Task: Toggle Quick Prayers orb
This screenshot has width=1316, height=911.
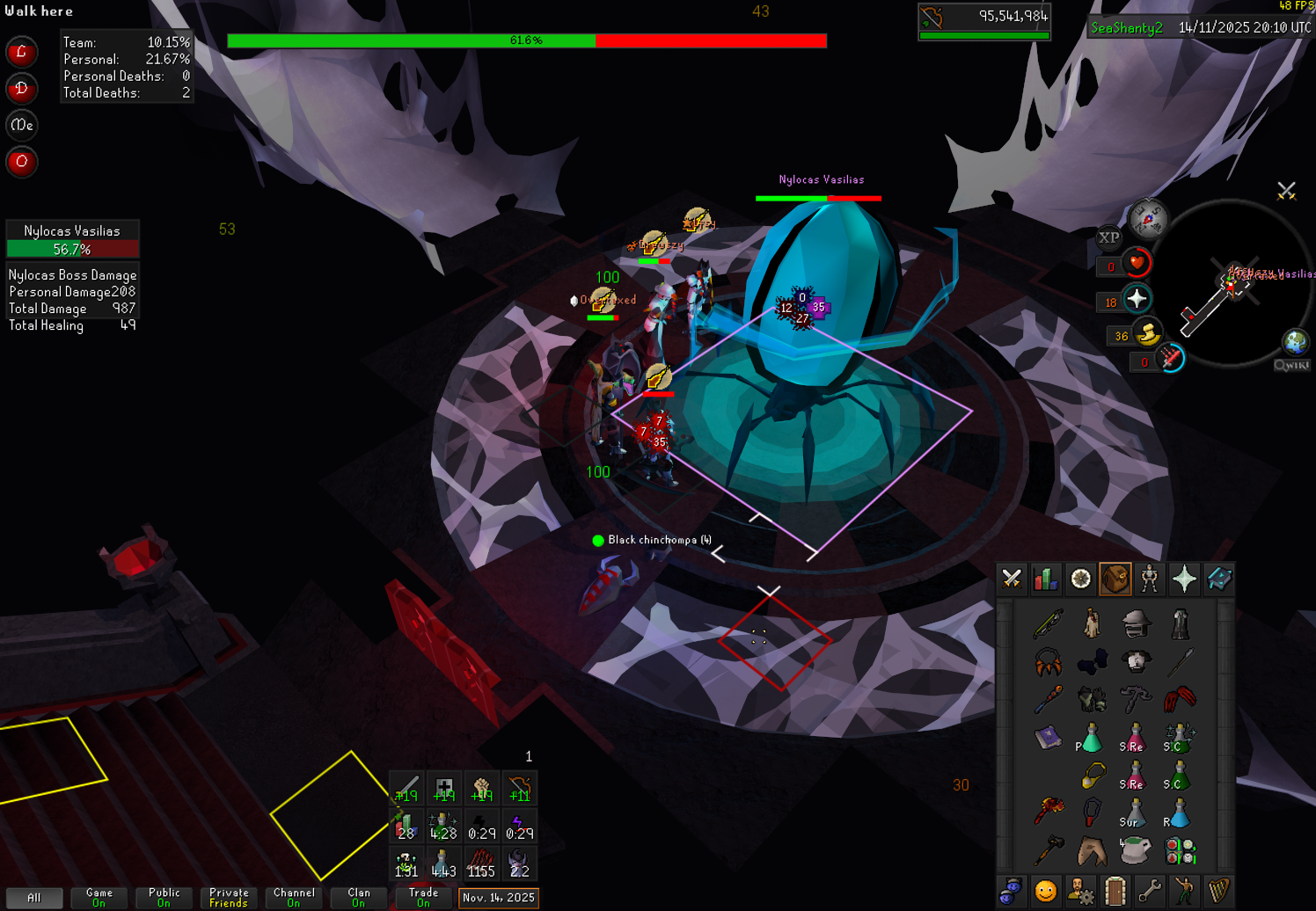Action: pyautogui.click(x=1137, y=299)
